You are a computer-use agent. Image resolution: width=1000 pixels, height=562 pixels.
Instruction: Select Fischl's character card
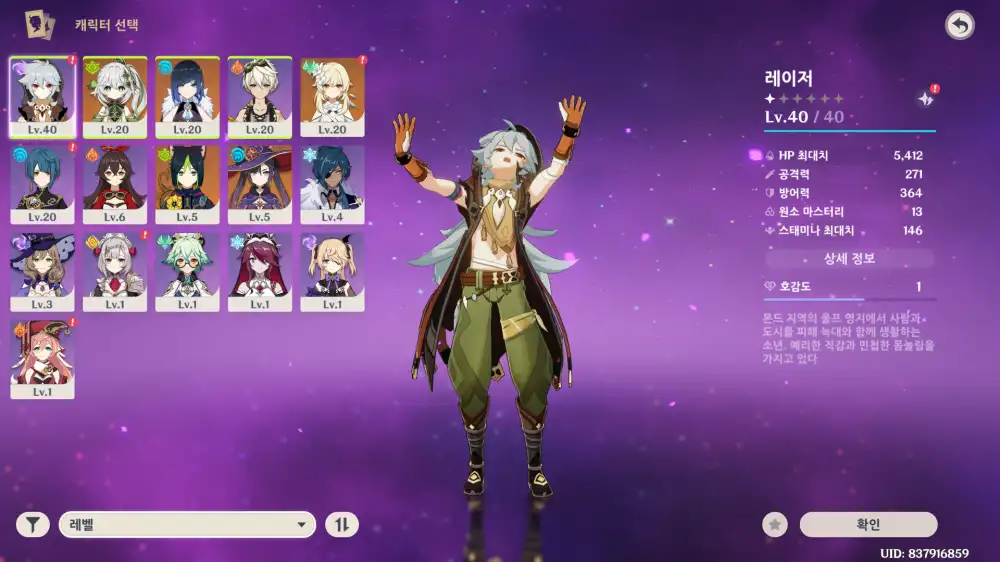point(333,272)
